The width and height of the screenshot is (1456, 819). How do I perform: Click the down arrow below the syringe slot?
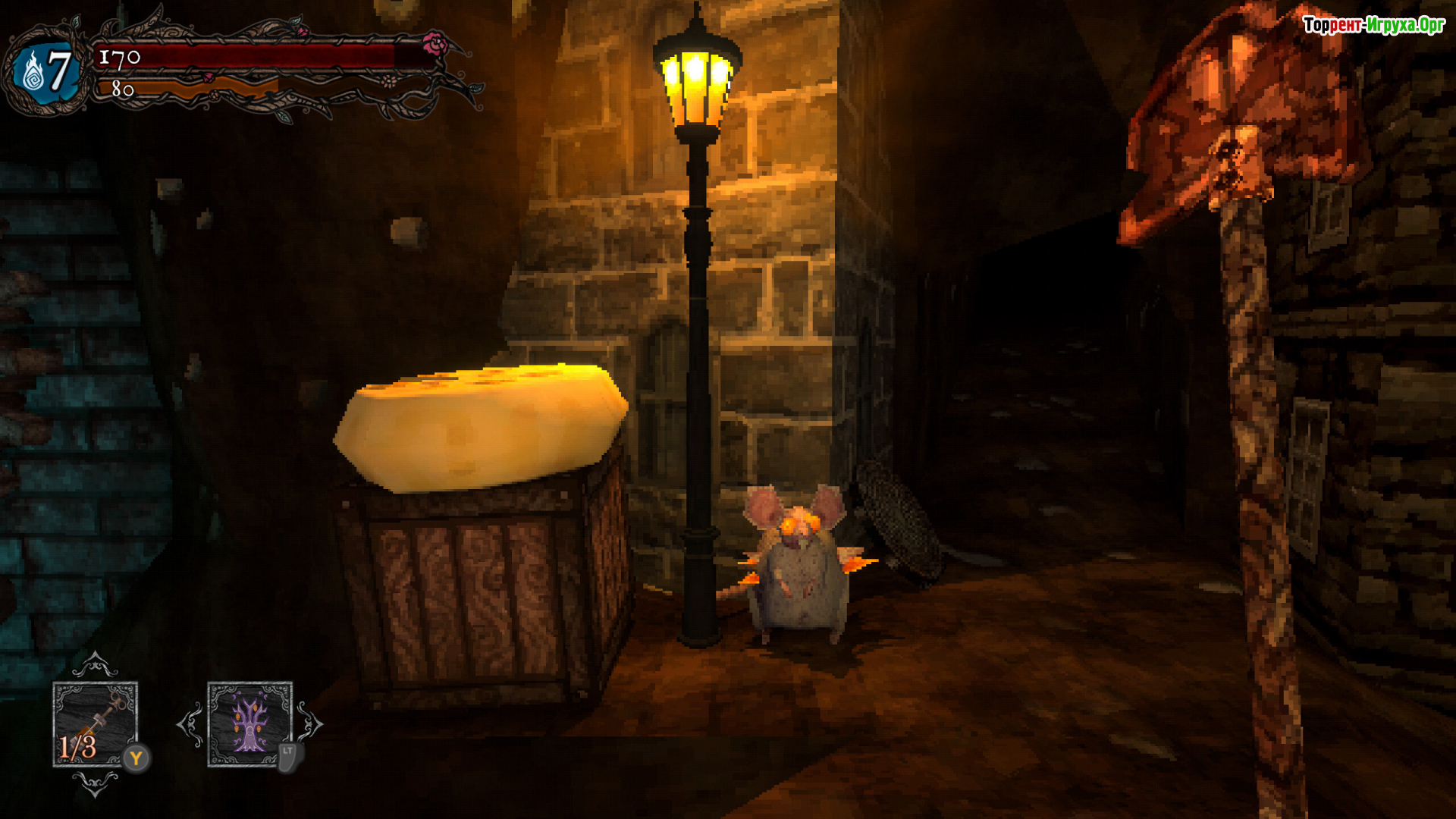click(95, 783)
